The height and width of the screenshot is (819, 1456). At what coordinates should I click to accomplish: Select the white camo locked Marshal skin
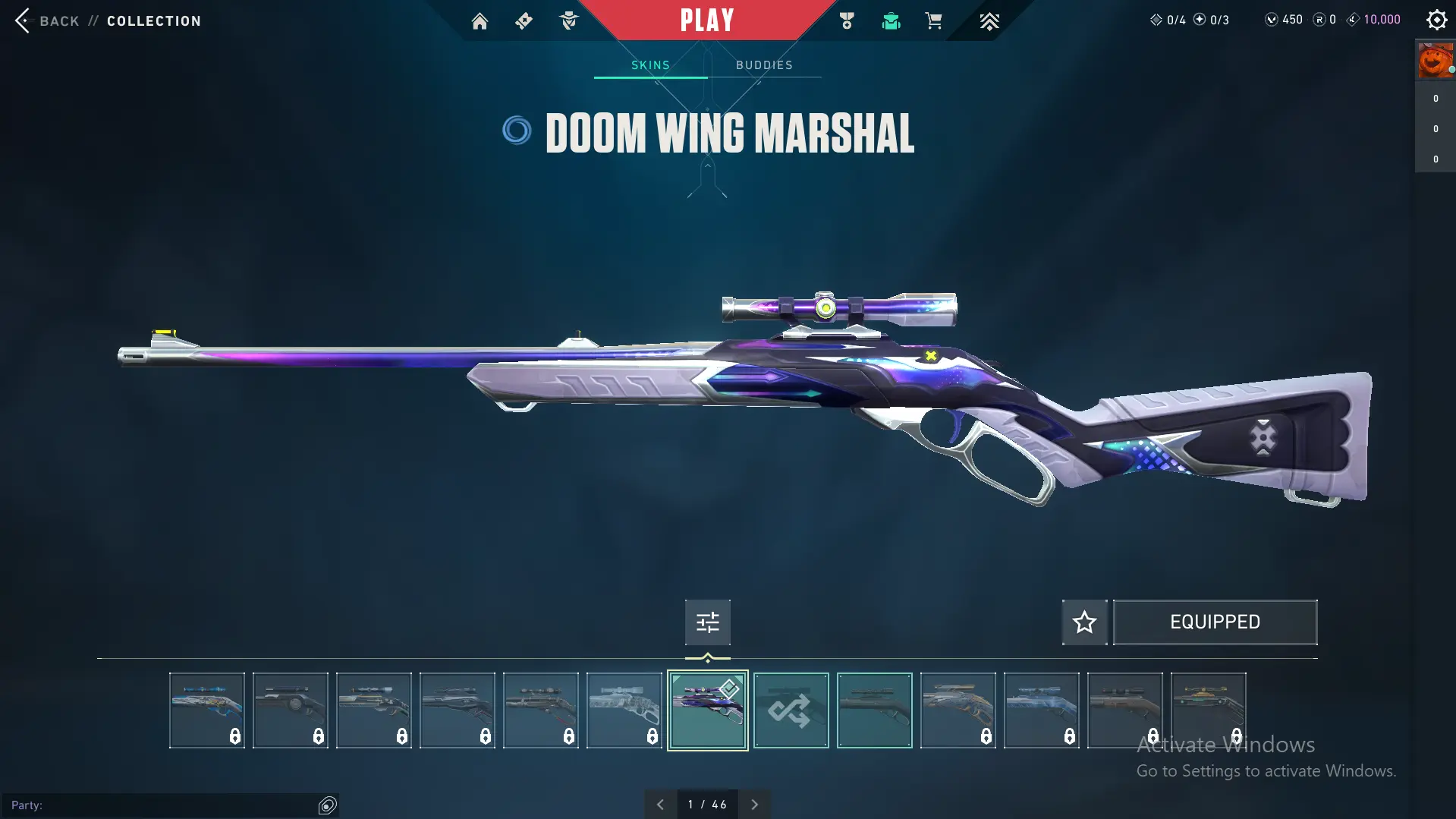624,710
